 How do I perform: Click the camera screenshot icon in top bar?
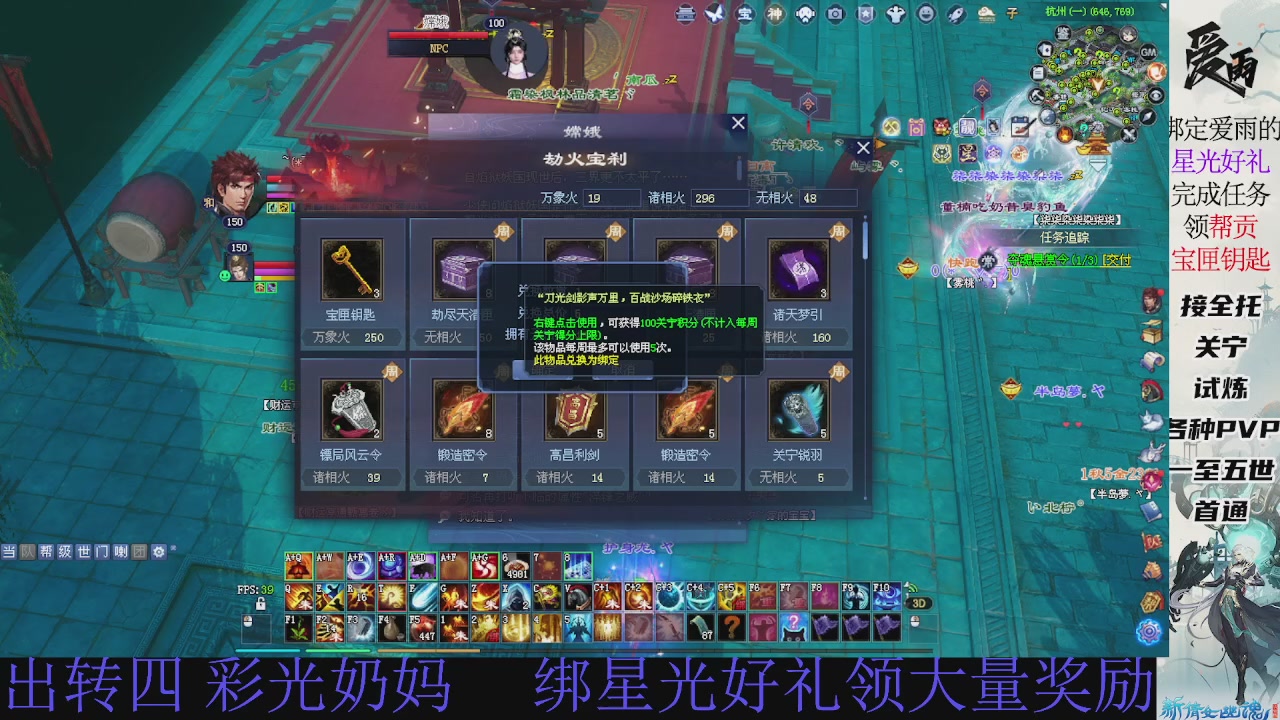point(836,13)
